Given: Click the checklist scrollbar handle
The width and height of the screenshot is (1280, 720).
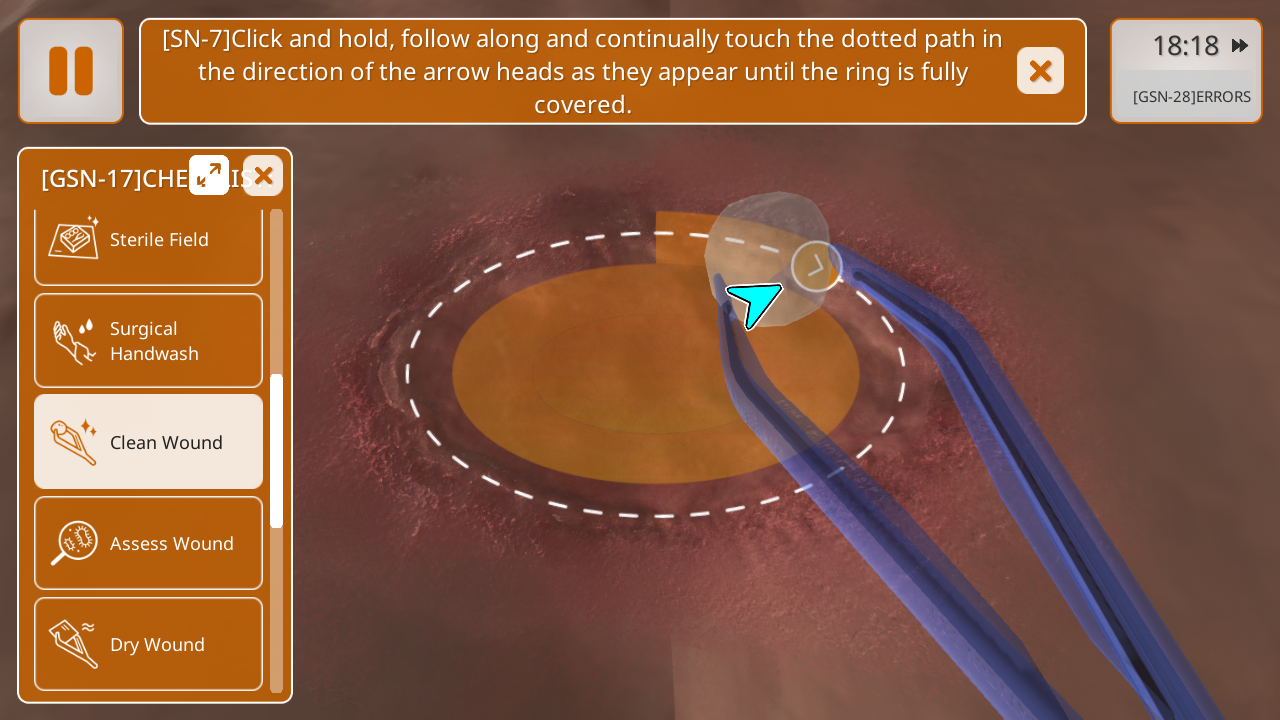Looking at the screenshot, I should [x=277, y=451].
